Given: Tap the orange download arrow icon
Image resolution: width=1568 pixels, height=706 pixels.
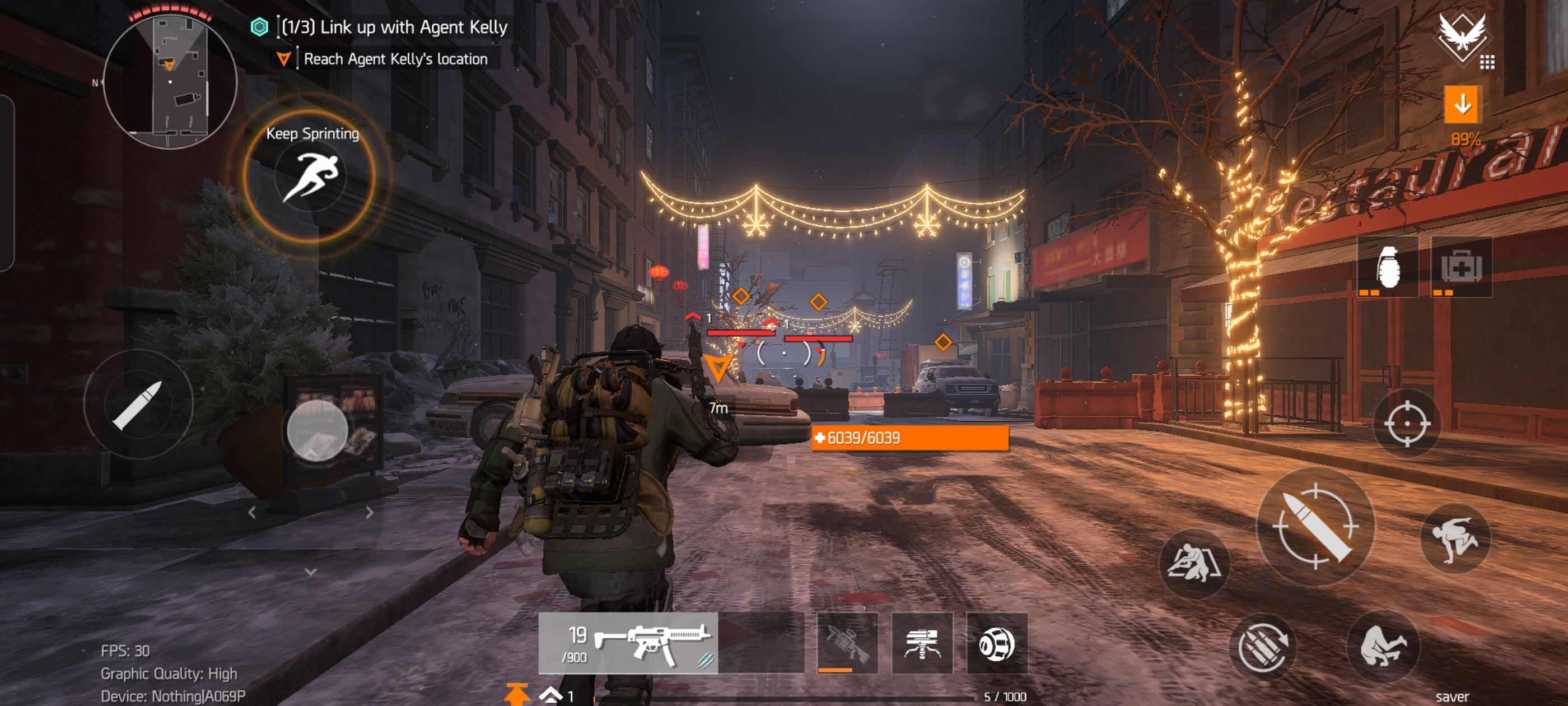Looking at the screenshot, I should (1462, 105).
